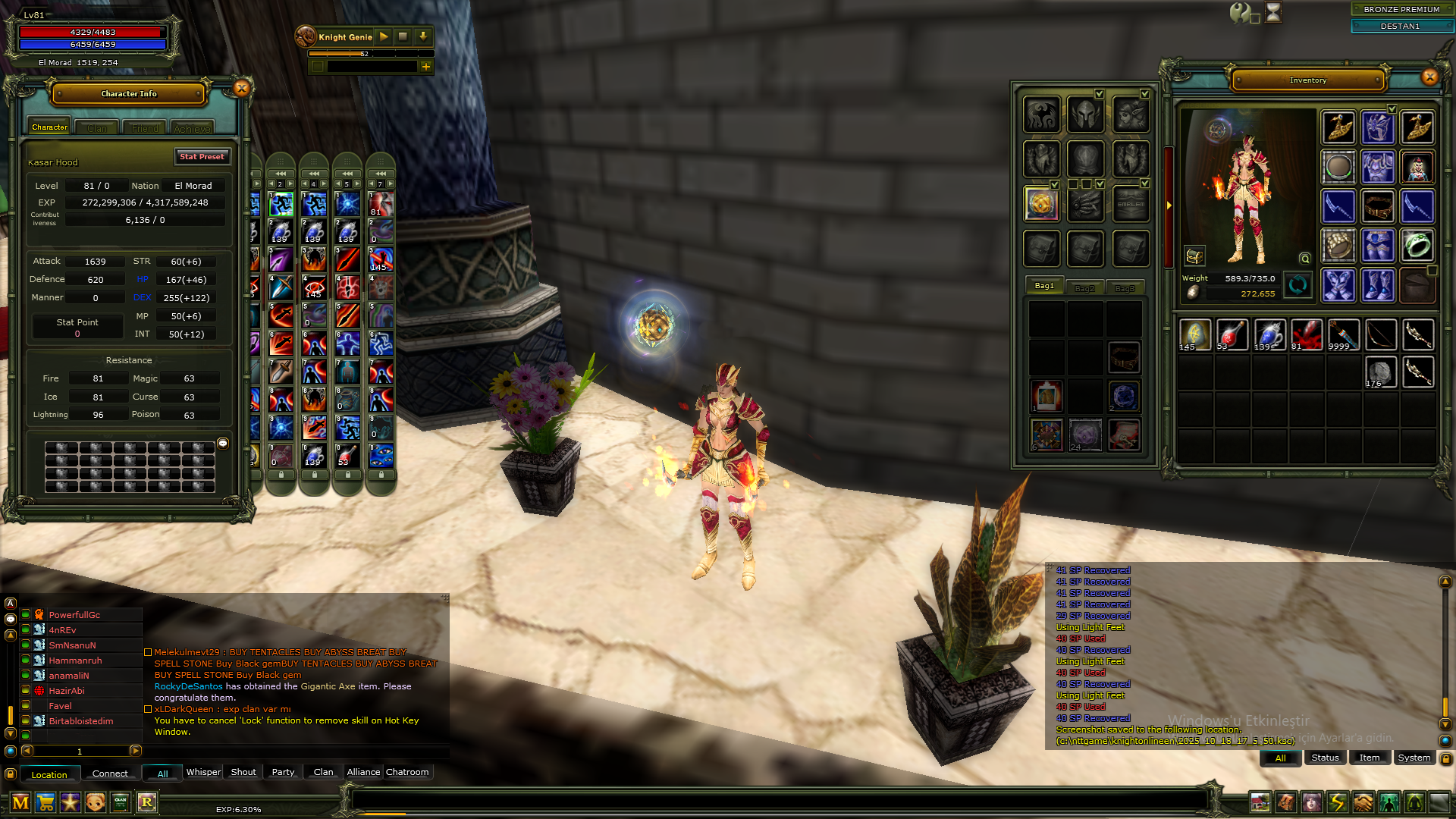Stop the Knight Genie
This screenshot has height=819, width=1456.
[x=403, y=36]
